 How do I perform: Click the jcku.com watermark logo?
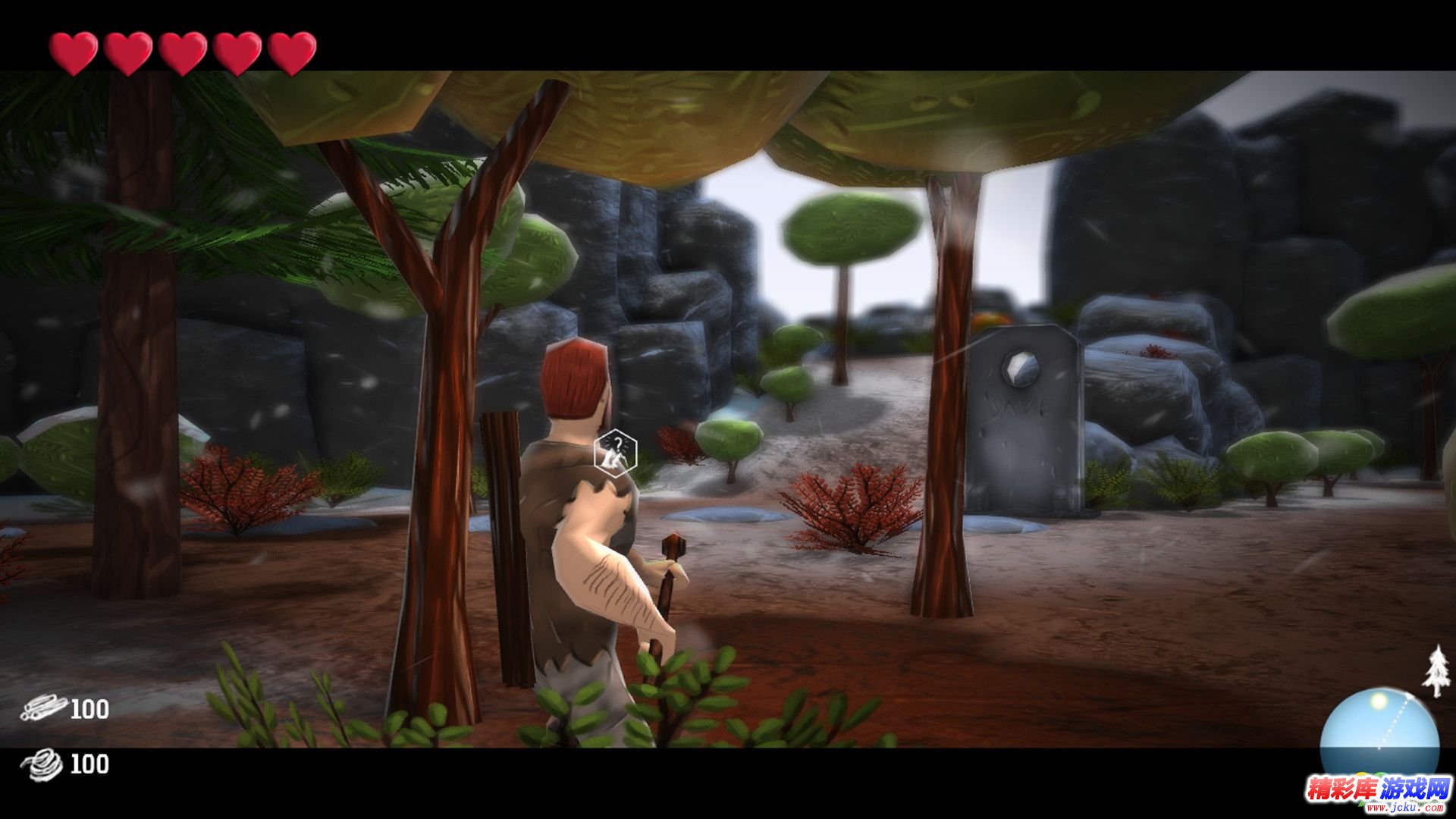tap(1376, 791)
